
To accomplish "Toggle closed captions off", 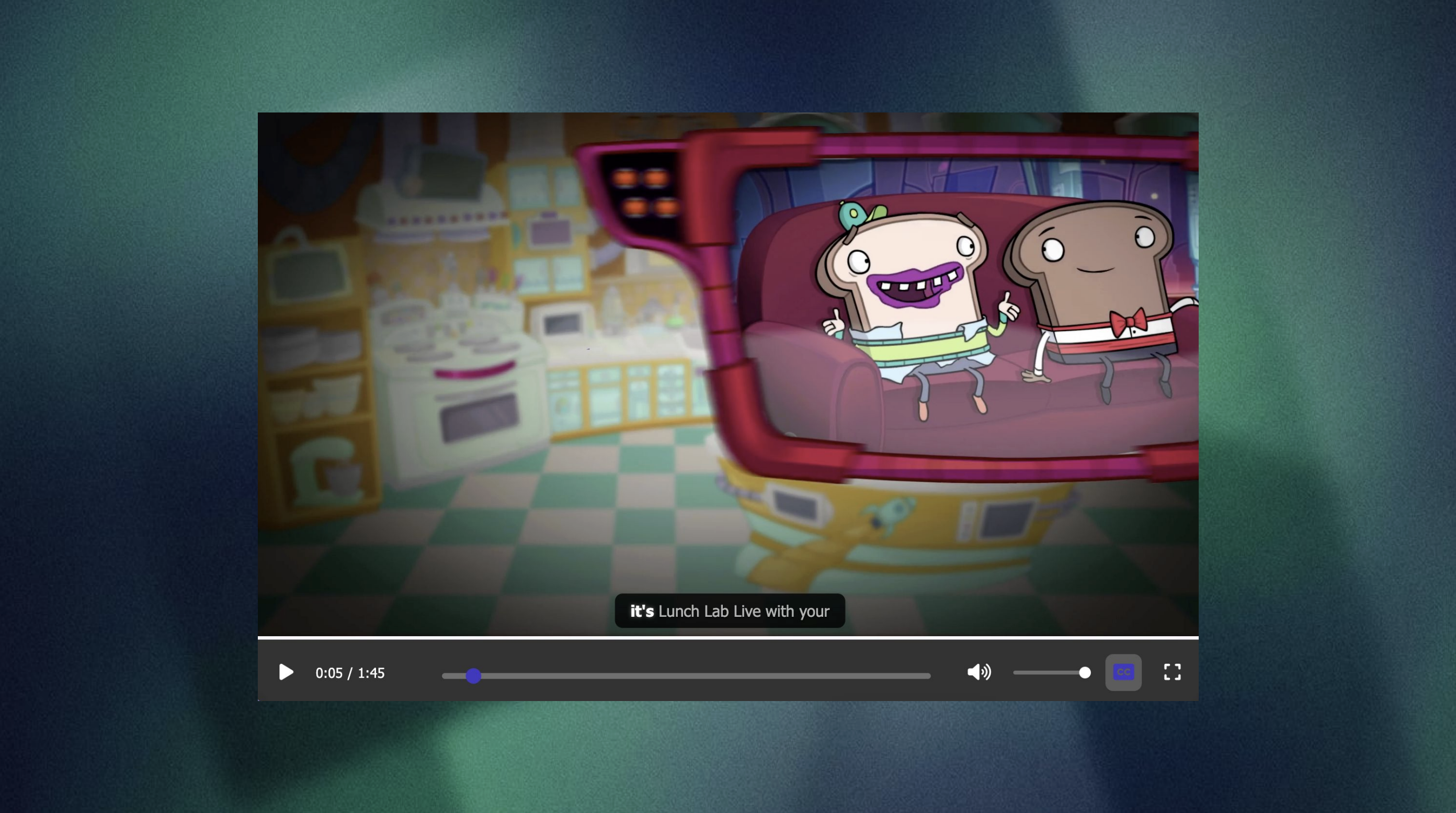I will click(1123, 672).
